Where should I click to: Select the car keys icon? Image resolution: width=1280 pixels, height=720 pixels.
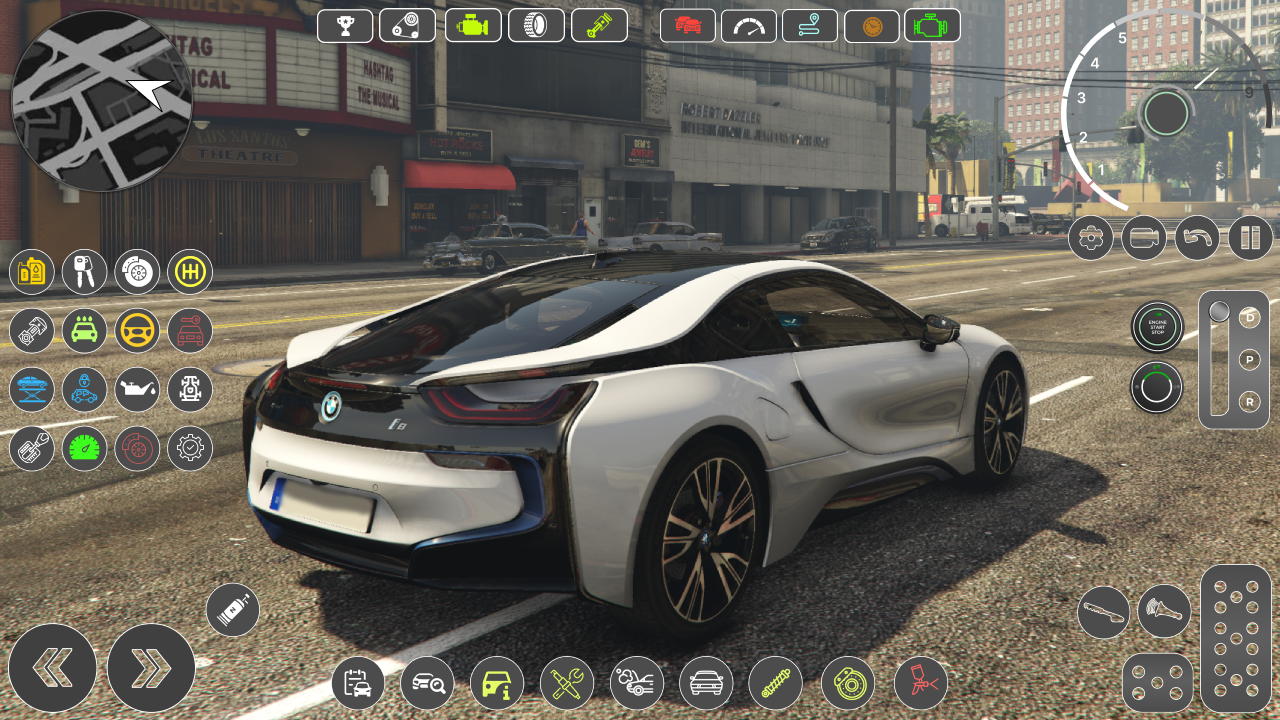84,271
